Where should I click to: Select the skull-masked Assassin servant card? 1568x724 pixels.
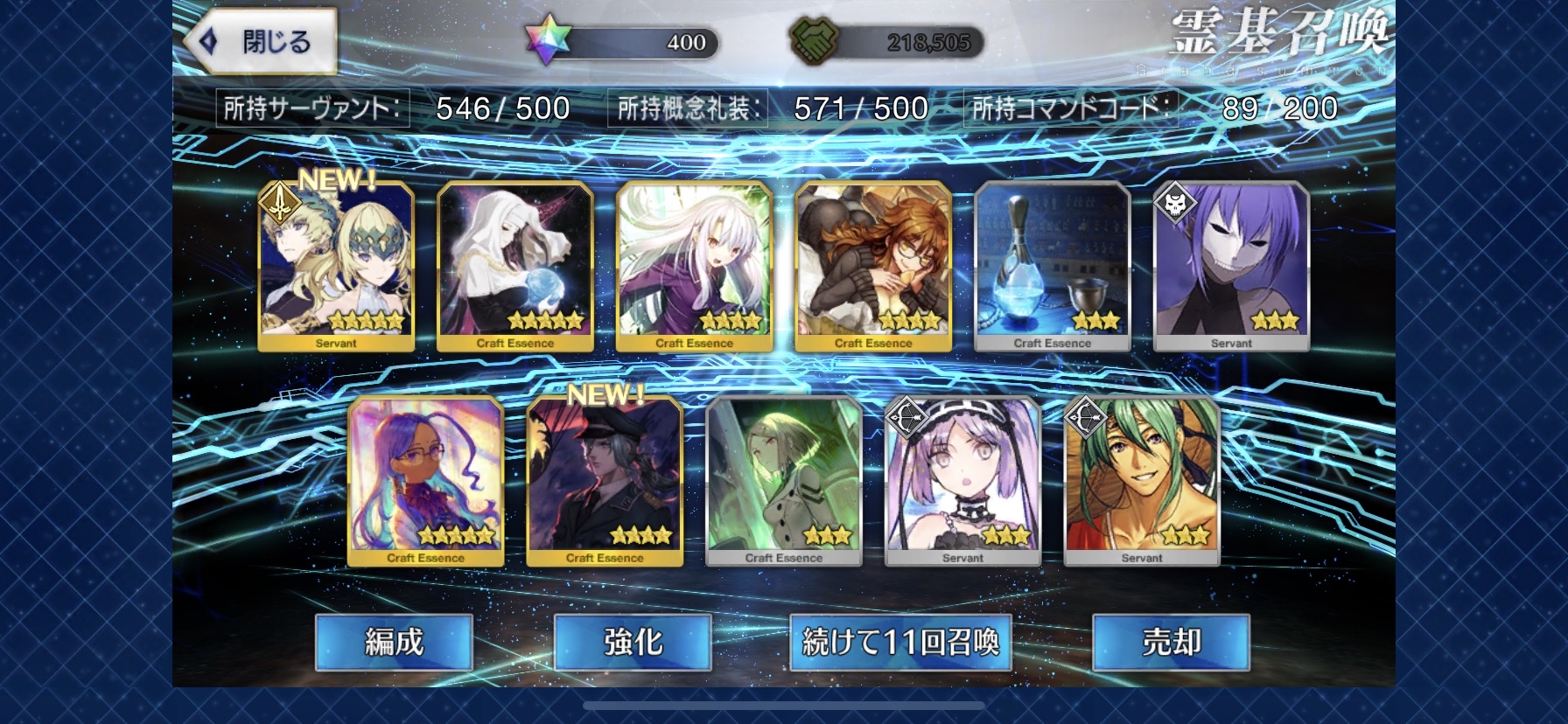[x=1231, y=266]
